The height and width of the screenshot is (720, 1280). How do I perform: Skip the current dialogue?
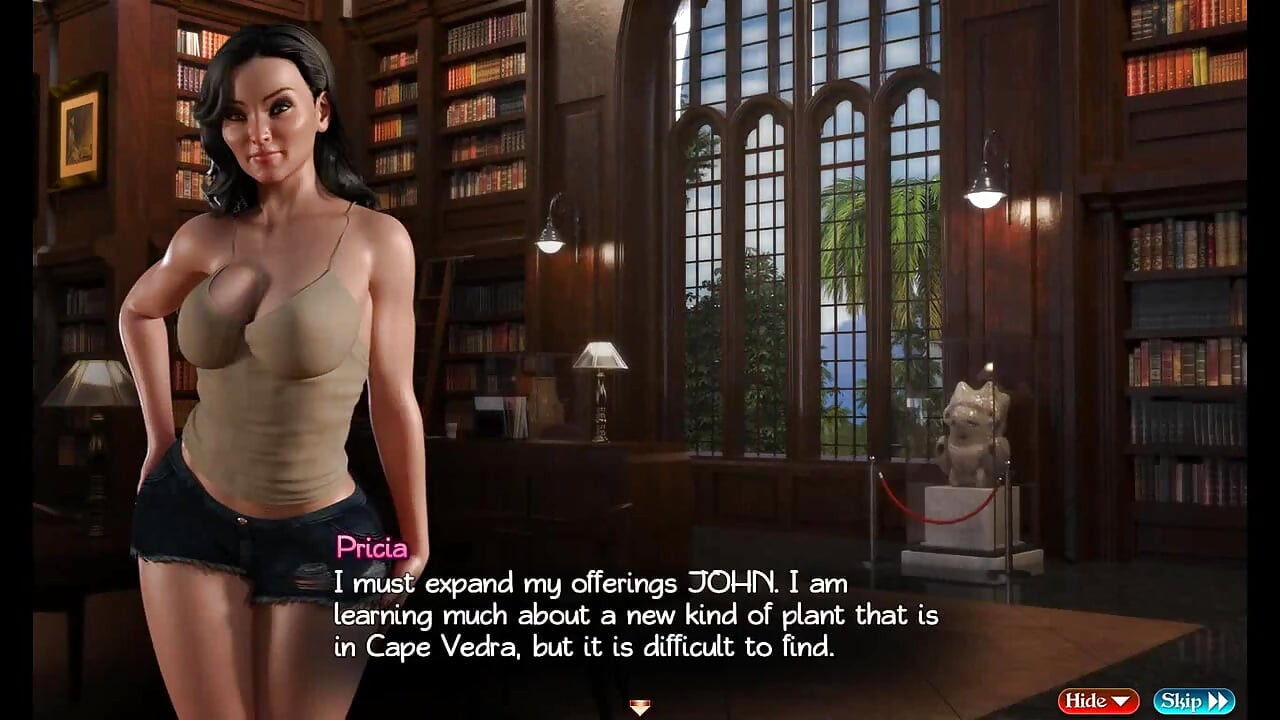click(x=1193, y=701)
